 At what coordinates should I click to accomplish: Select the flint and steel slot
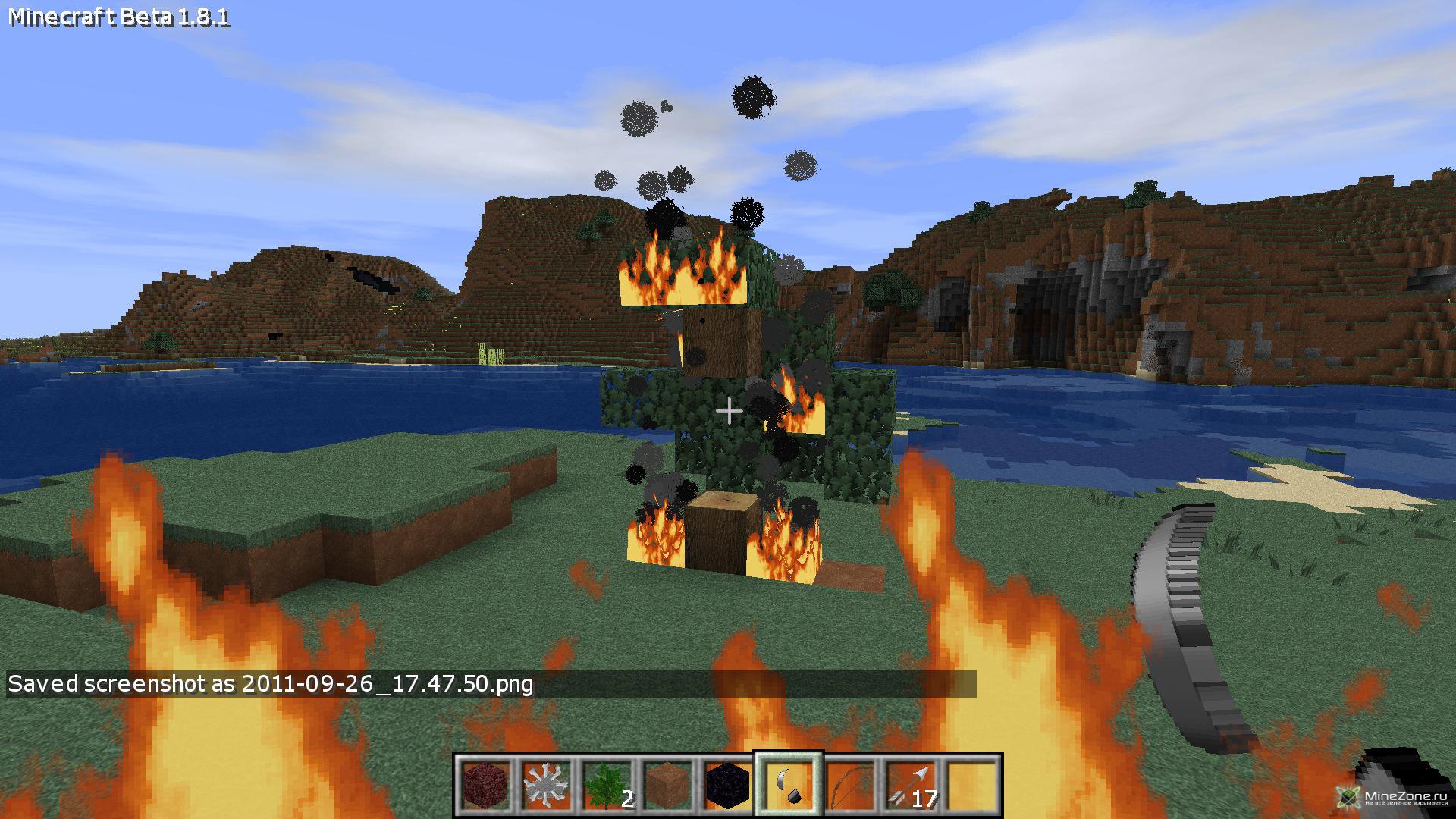pos(789,786)
